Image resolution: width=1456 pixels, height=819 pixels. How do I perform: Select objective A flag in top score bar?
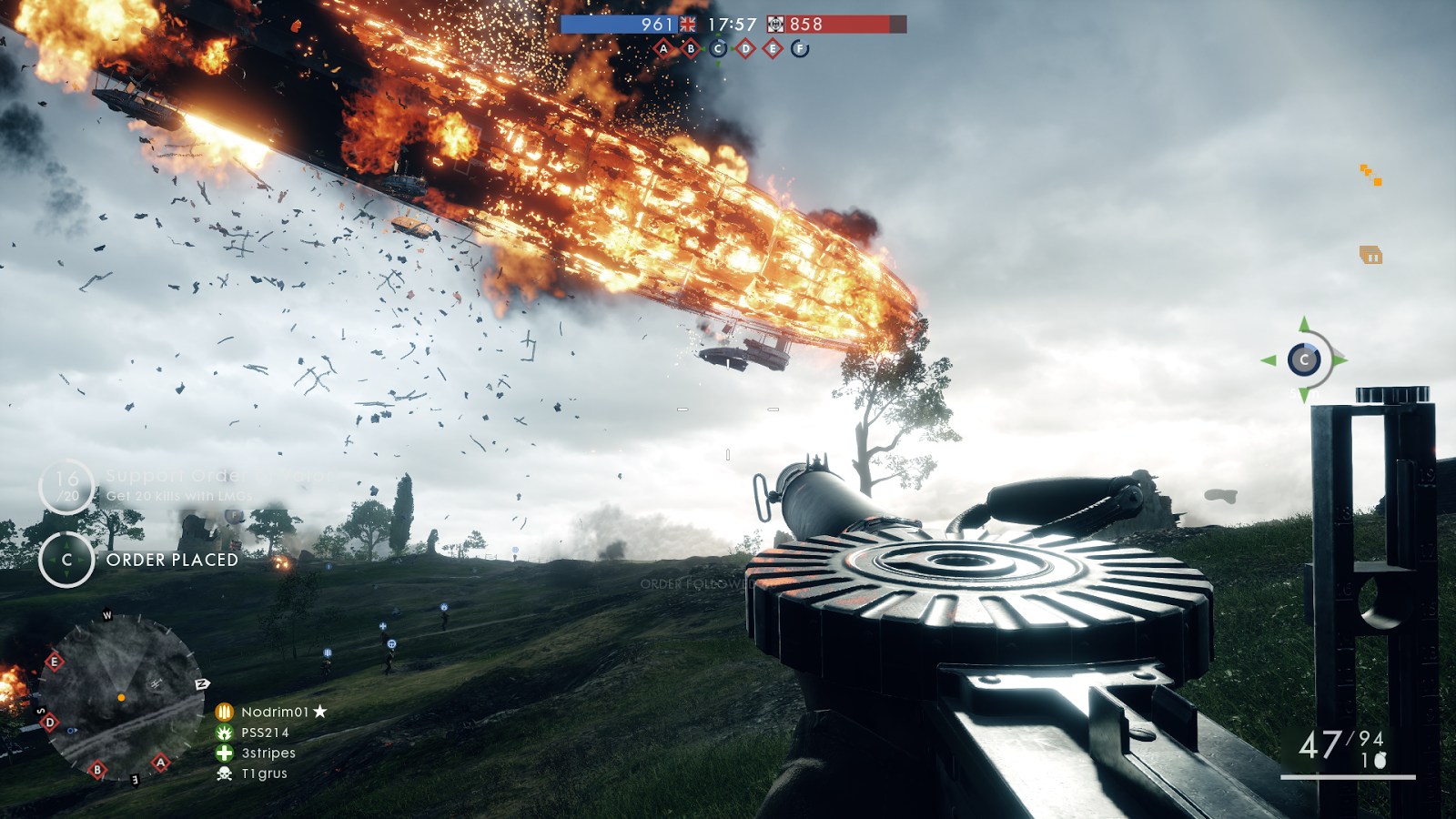663,49
